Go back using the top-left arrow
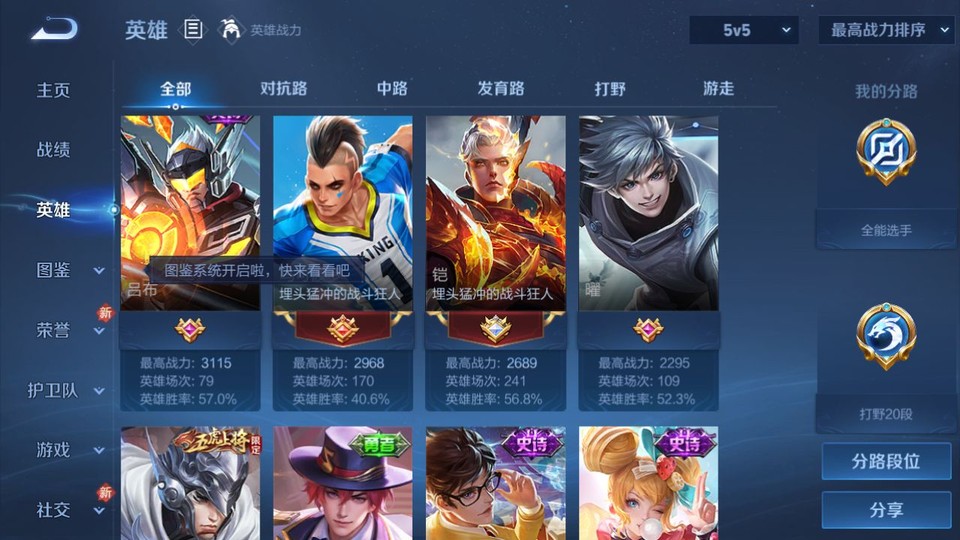 coord(53,29)
